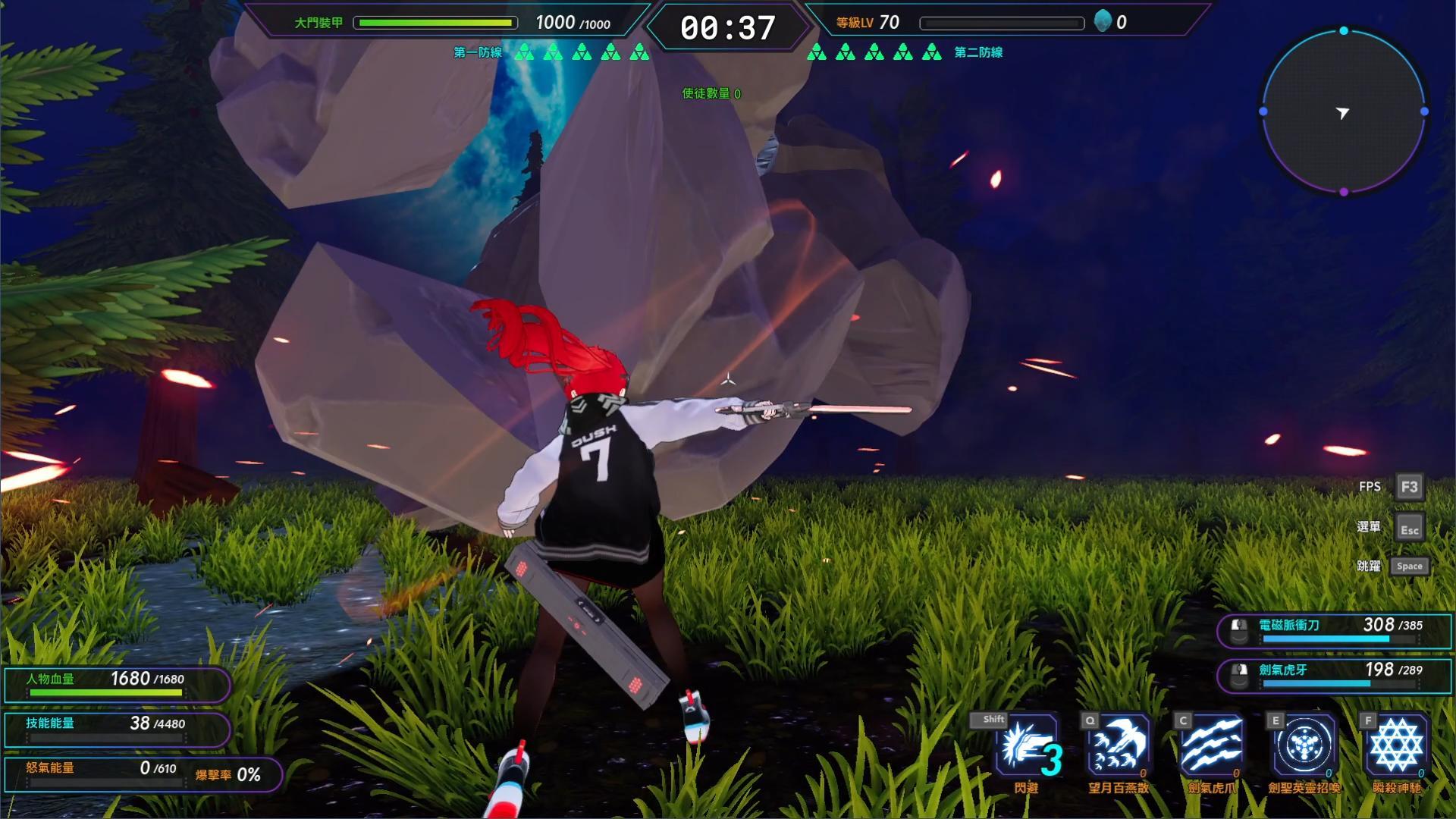Activate the 瞬殺神馳 hexagram skill

pos(1397,745)
